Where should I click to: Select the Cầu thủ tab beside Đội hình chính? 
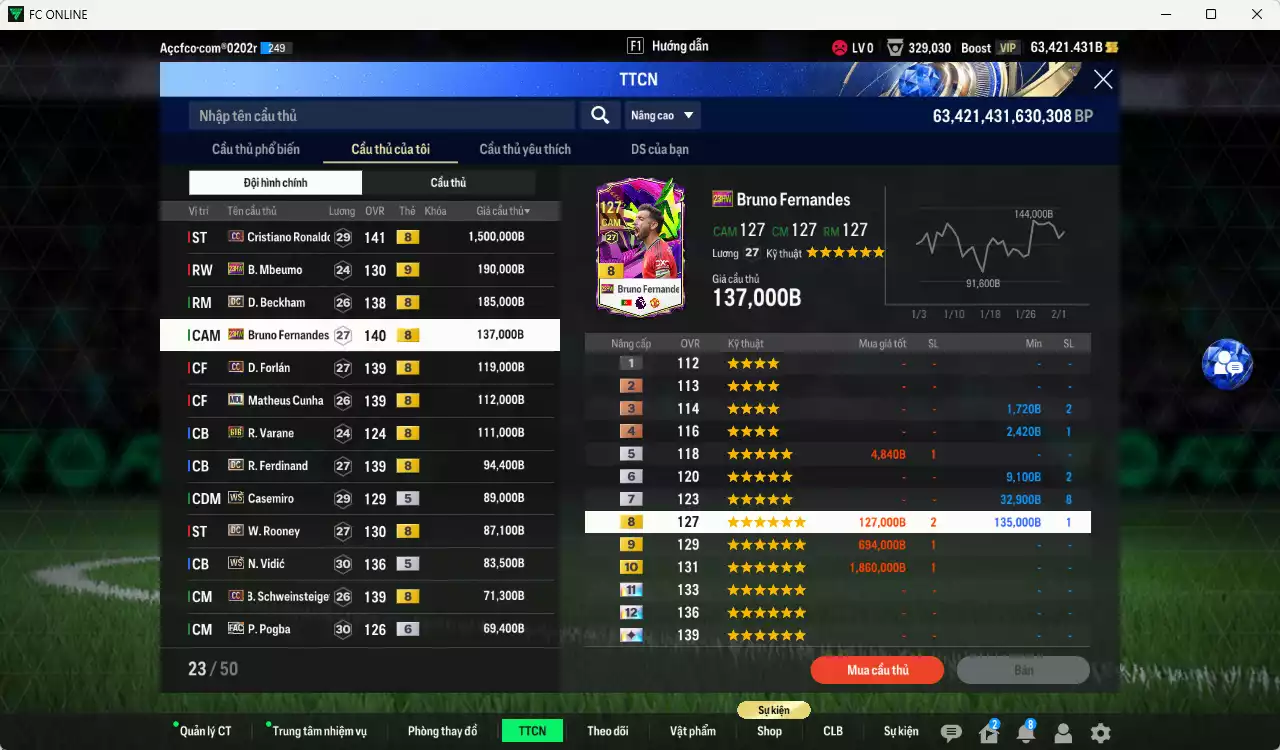448,182
